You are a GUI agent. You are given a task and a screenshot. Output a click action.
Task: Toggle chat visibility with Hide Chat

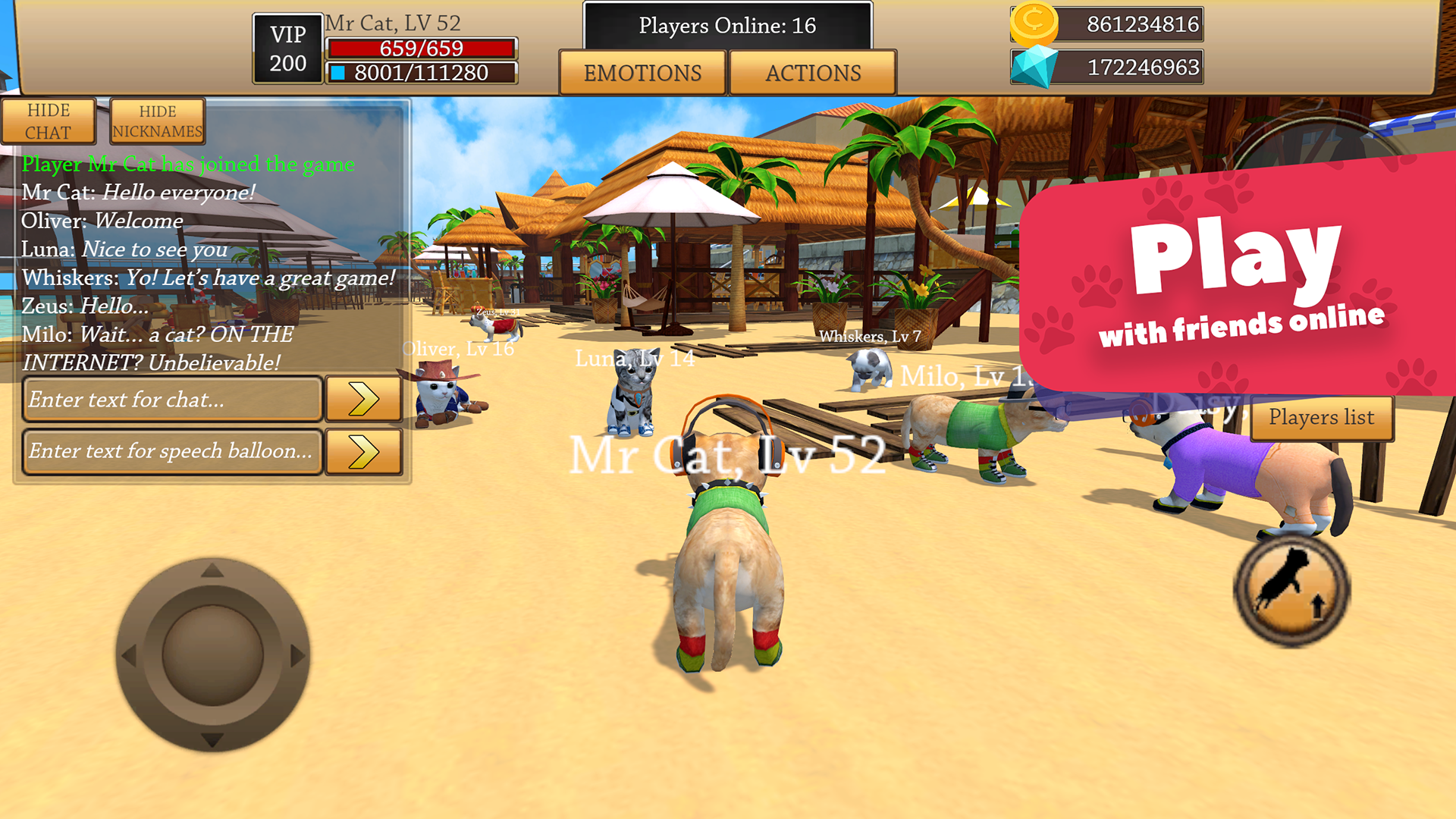point(49,121)
